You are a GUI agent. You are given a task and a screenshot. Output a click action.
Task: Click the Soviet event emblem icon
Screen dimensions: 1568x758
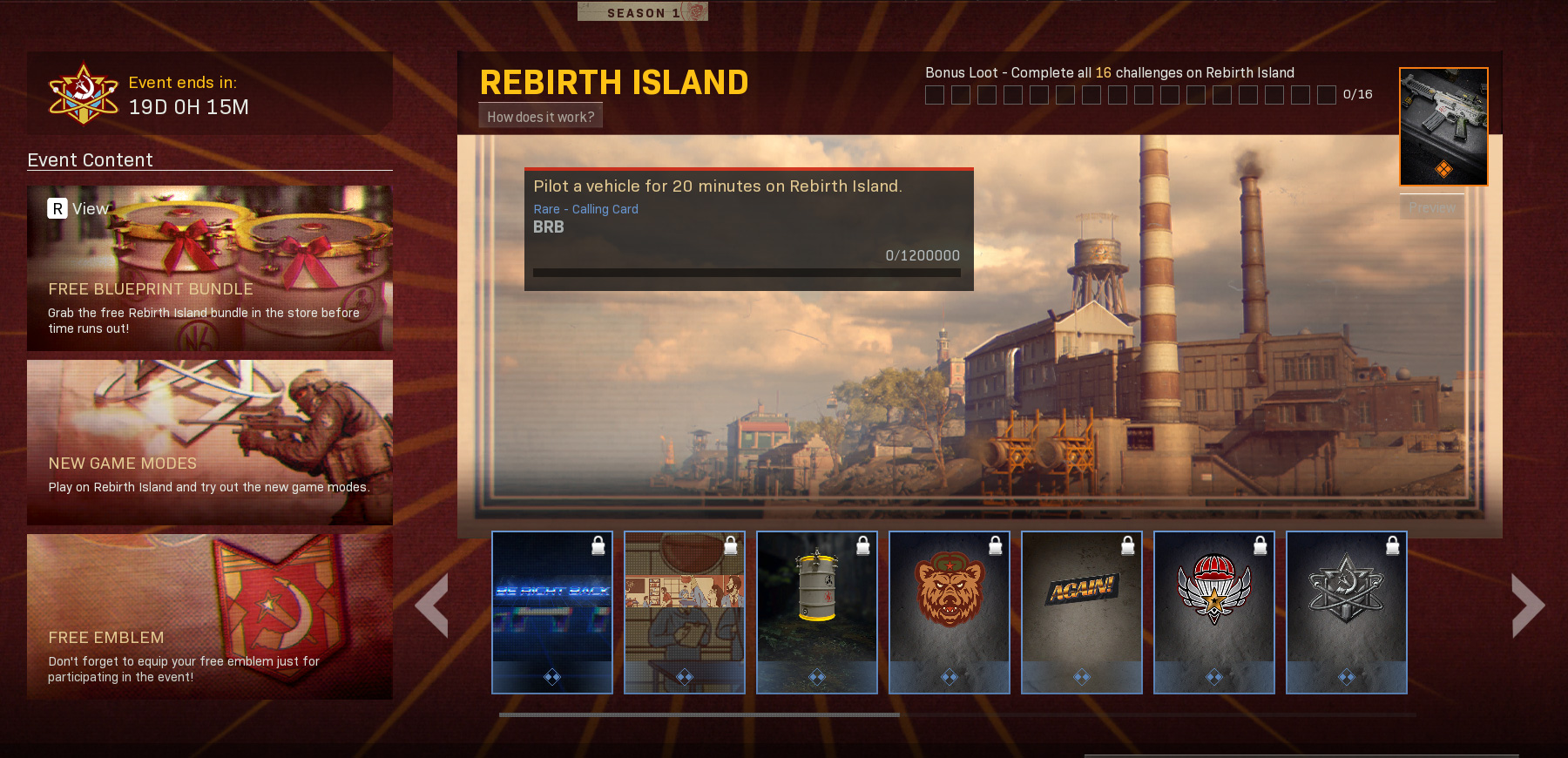pyautogui.click(x=83, y=91)
